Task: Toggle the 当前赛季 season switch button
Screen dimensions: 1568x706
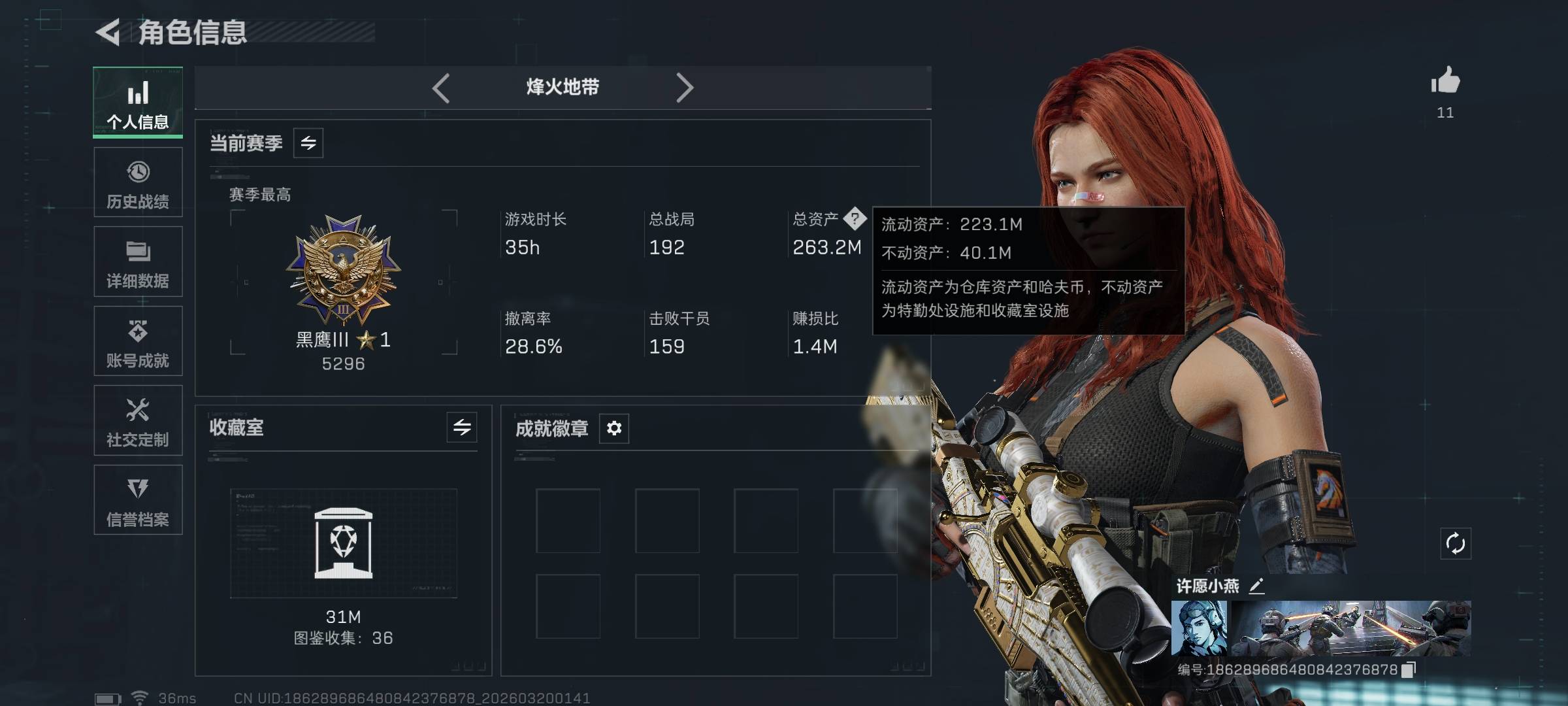Action: point(308,143)
